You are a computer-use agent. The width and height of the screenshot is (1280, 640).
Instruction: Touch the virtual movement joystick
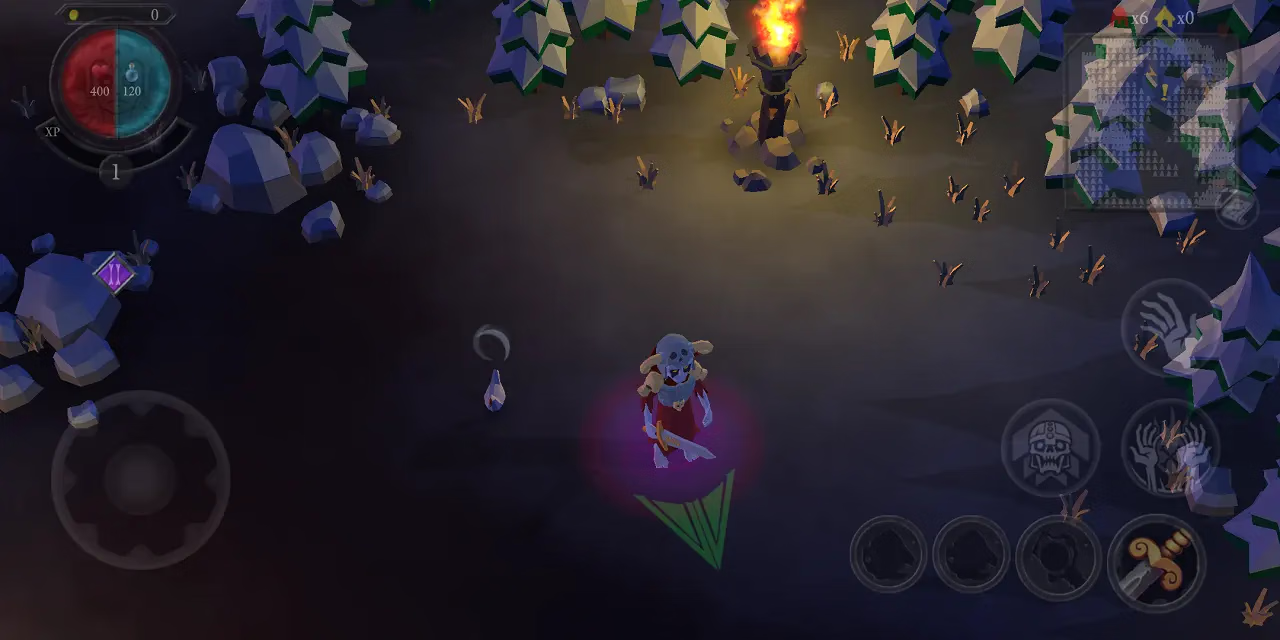(140, 480)
